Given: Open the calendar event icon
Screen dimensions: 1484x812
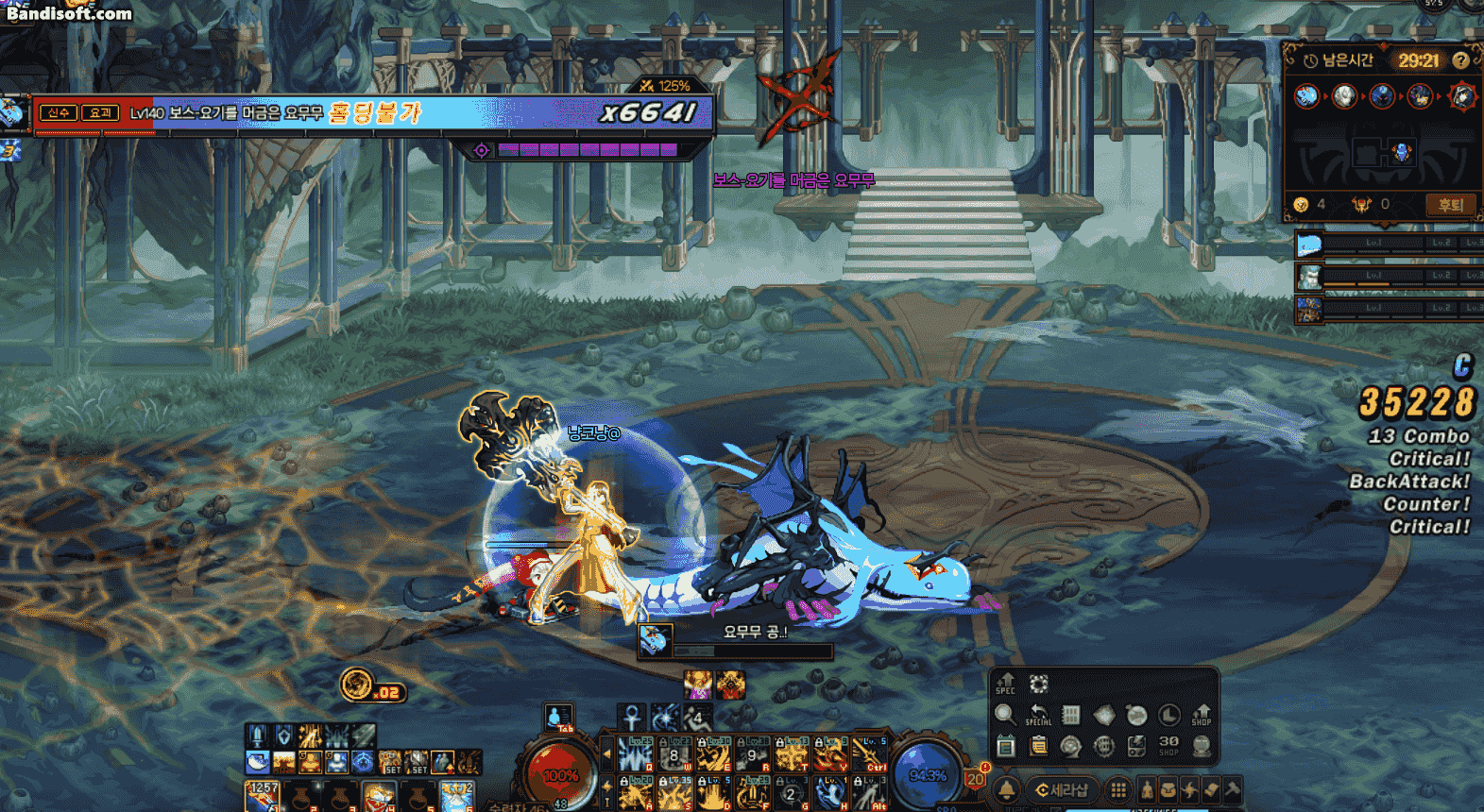Looking at the screenshot, I should [1005, 746].
